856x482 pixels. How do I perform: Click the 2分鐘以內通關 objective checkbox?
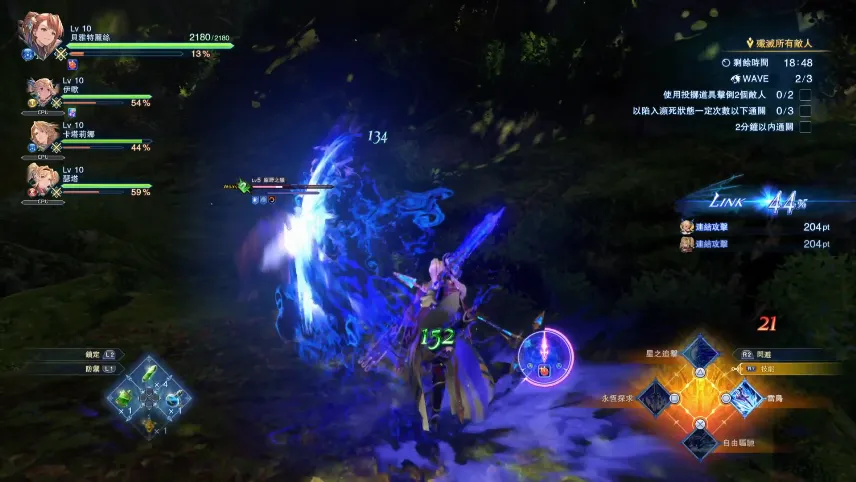click(804, 127)
